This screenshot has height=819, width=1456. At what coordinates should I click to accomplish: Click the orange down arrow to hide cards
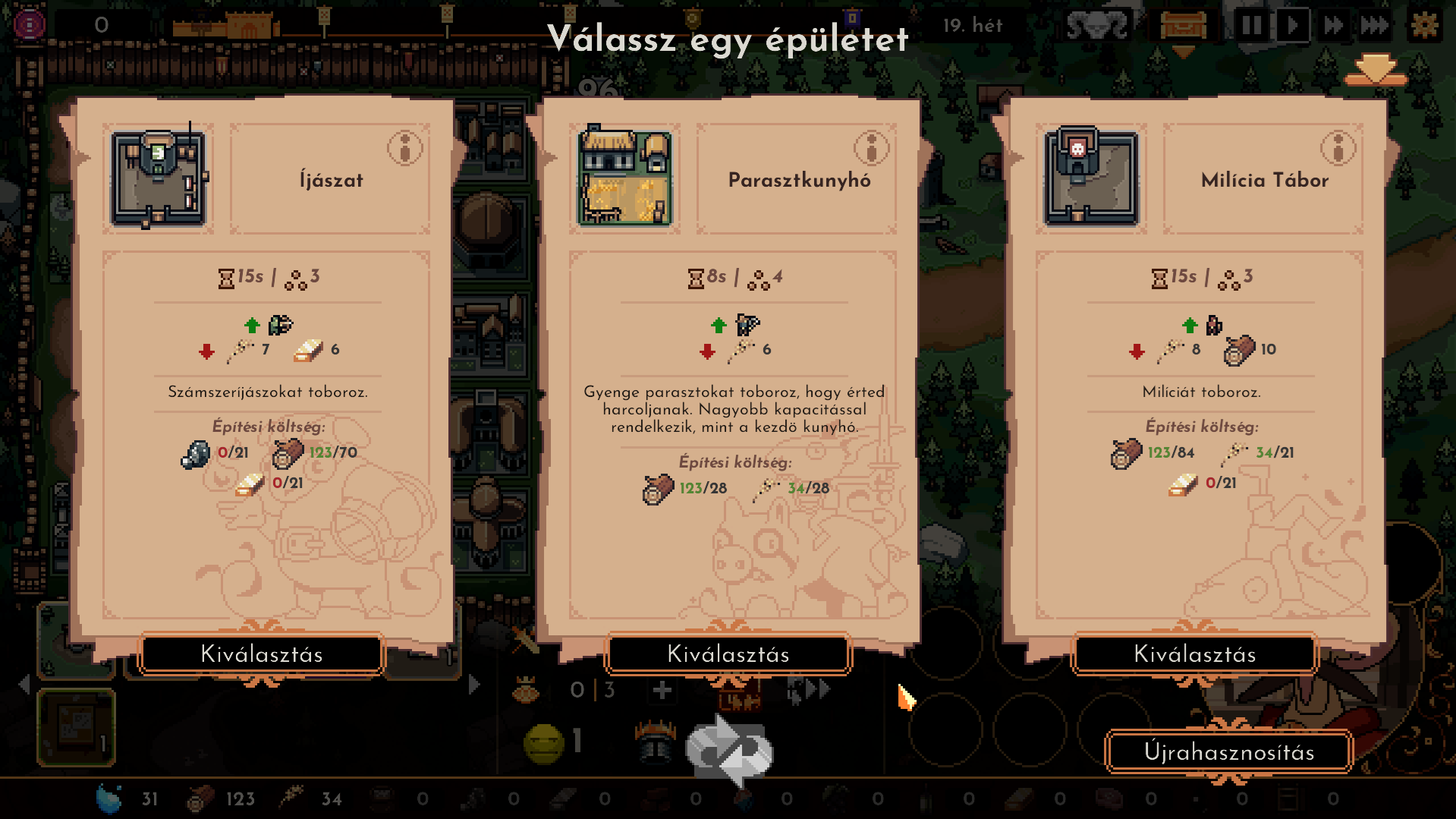point(1376,70)
